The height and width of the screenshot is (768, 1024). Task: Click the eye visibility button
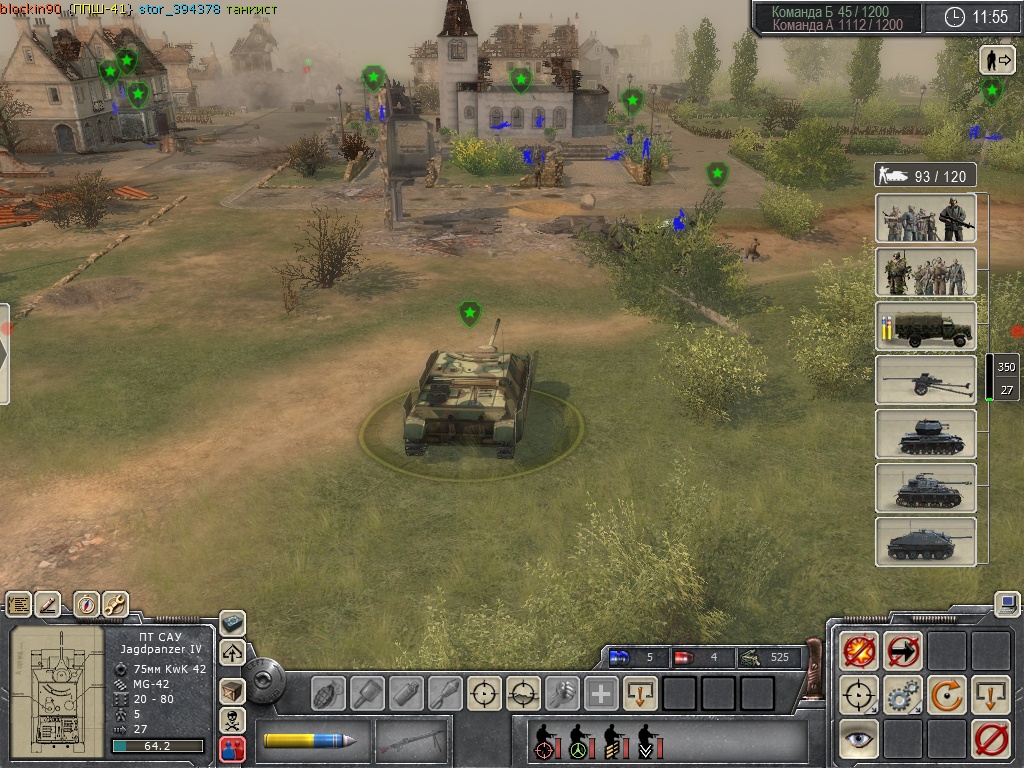click(x=859, y=739)
